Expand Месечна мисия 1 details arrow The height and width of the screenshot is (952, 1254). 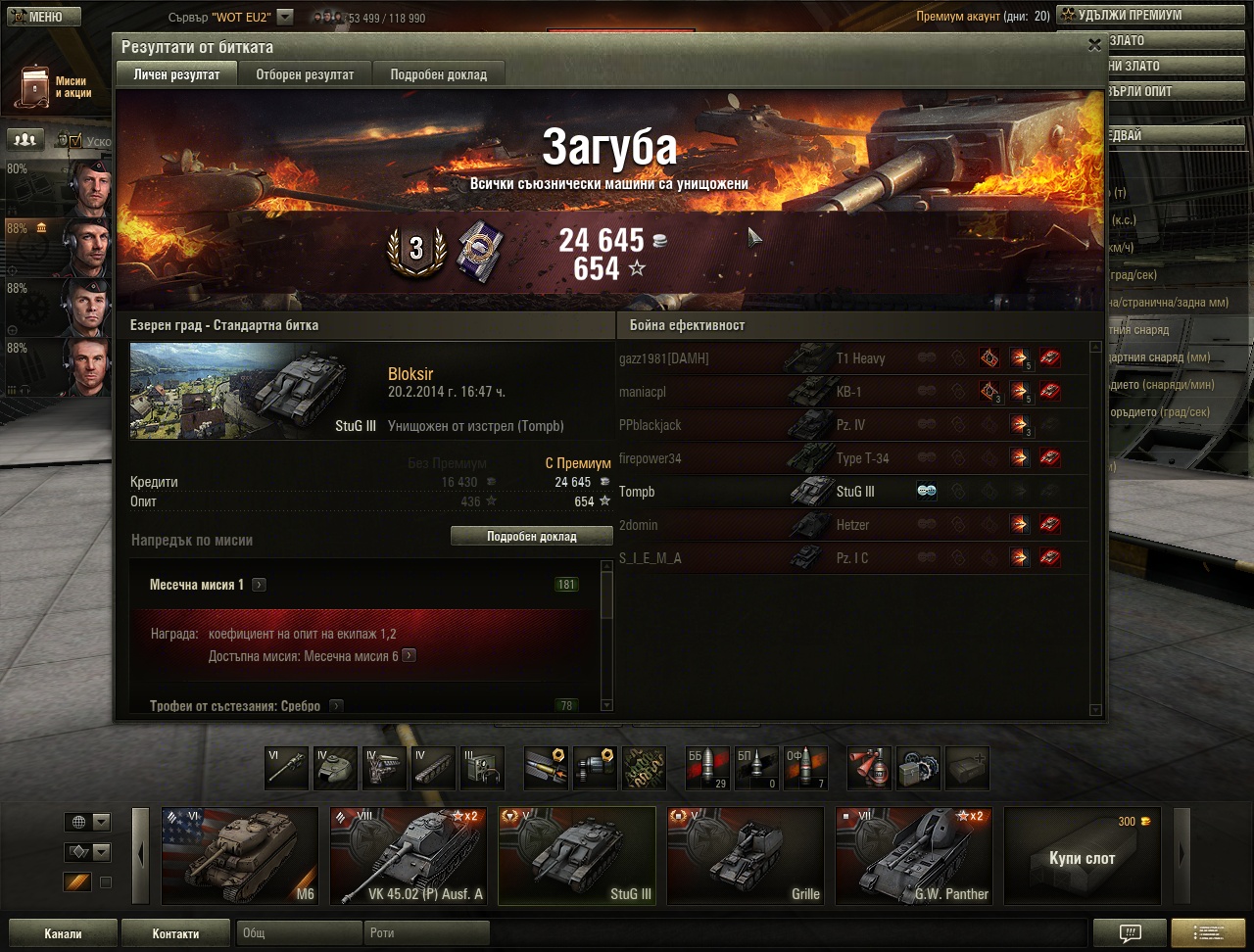pyautogui.click(x=259, y=585)
